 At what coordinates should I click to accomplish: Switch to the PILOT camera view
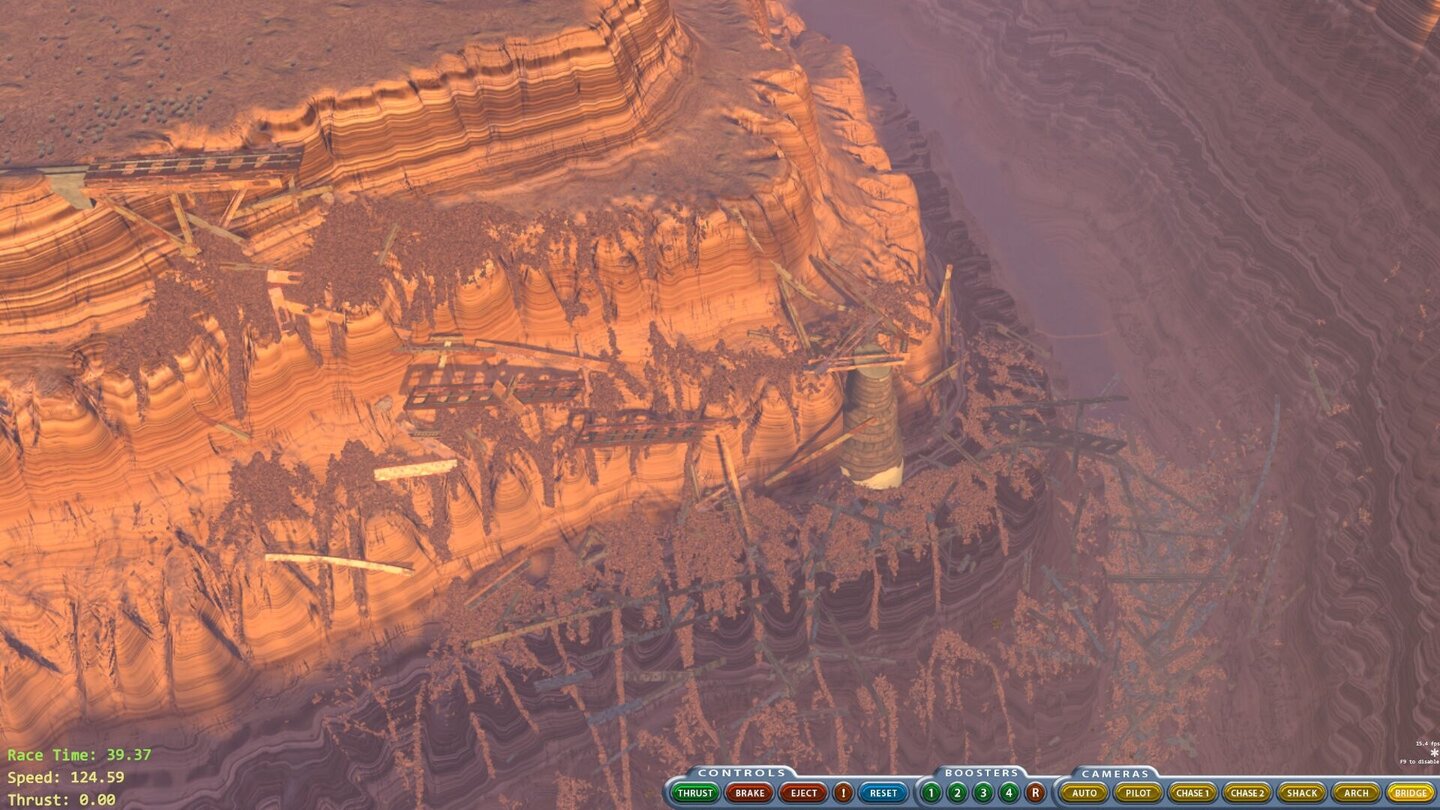(x=1138, y=793)
